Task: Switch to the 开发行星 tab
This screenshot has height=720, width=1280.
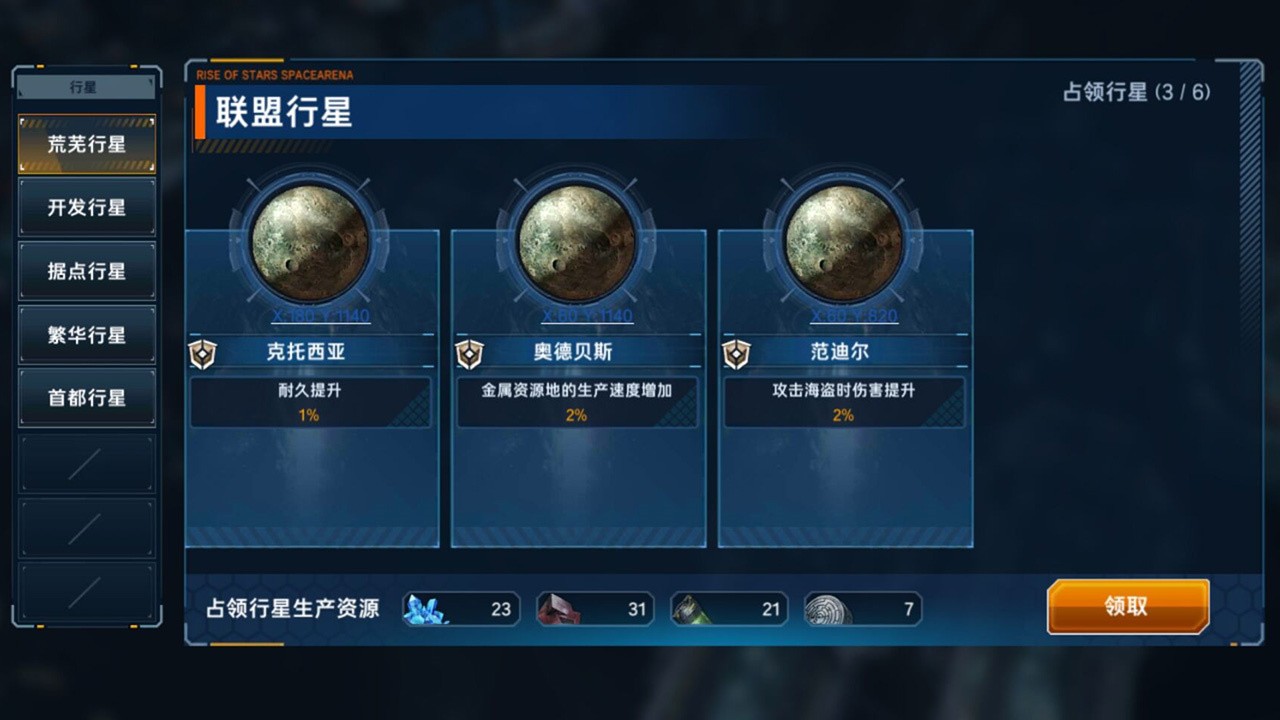Action: click(86, 207)
